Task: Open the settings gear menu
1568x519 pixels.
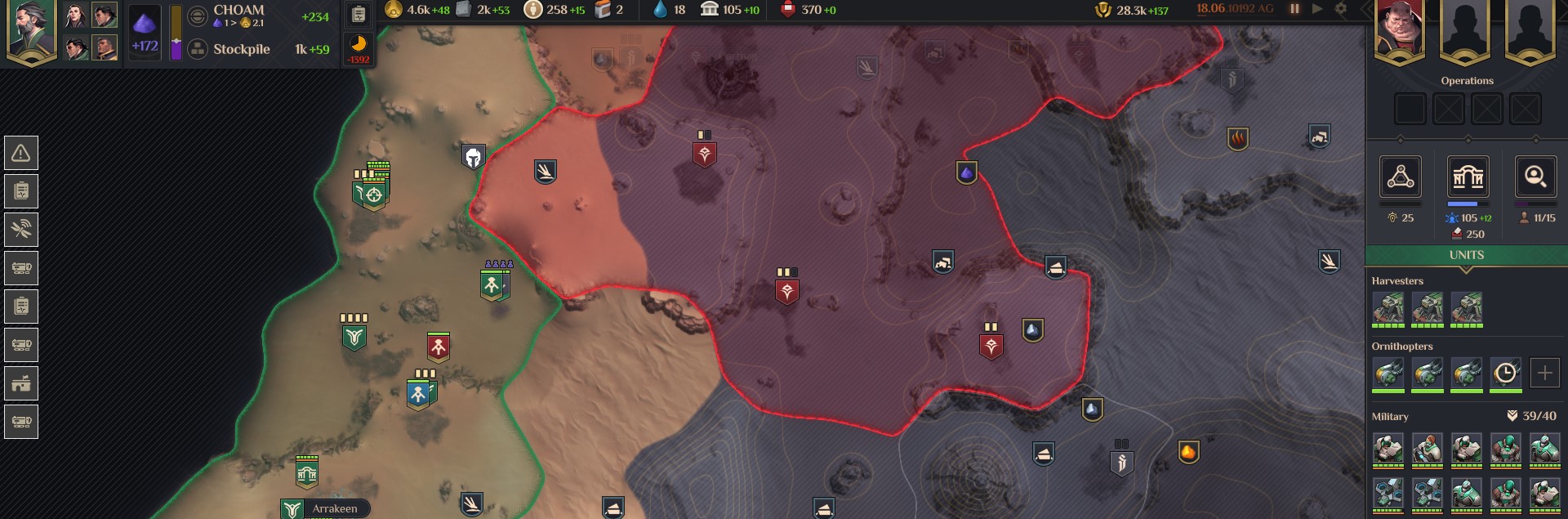Action: coord(1341,9)
